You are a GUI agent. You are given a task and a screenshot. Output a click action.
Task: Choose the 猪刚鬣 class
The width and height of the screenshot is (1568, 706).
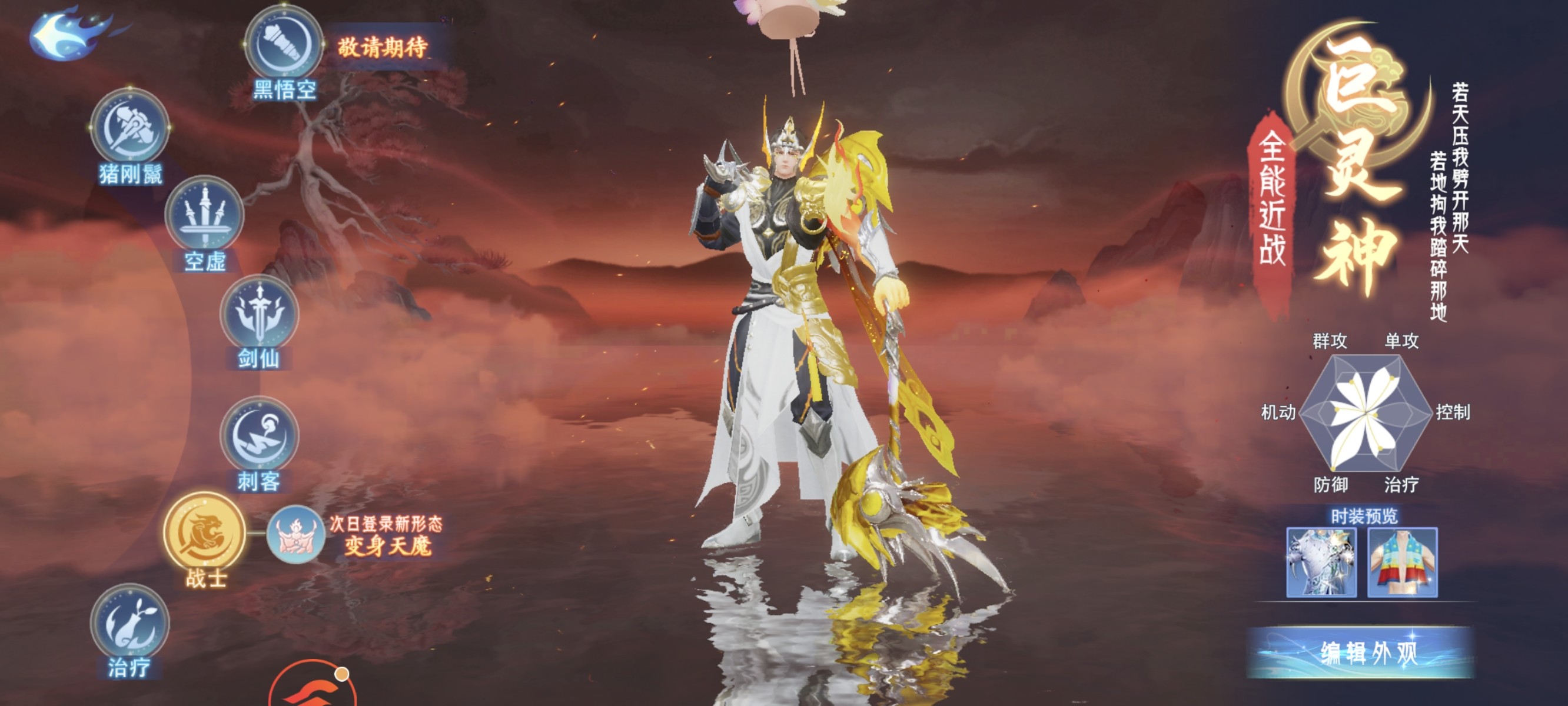pyautogui.click(x=129, y=129)
